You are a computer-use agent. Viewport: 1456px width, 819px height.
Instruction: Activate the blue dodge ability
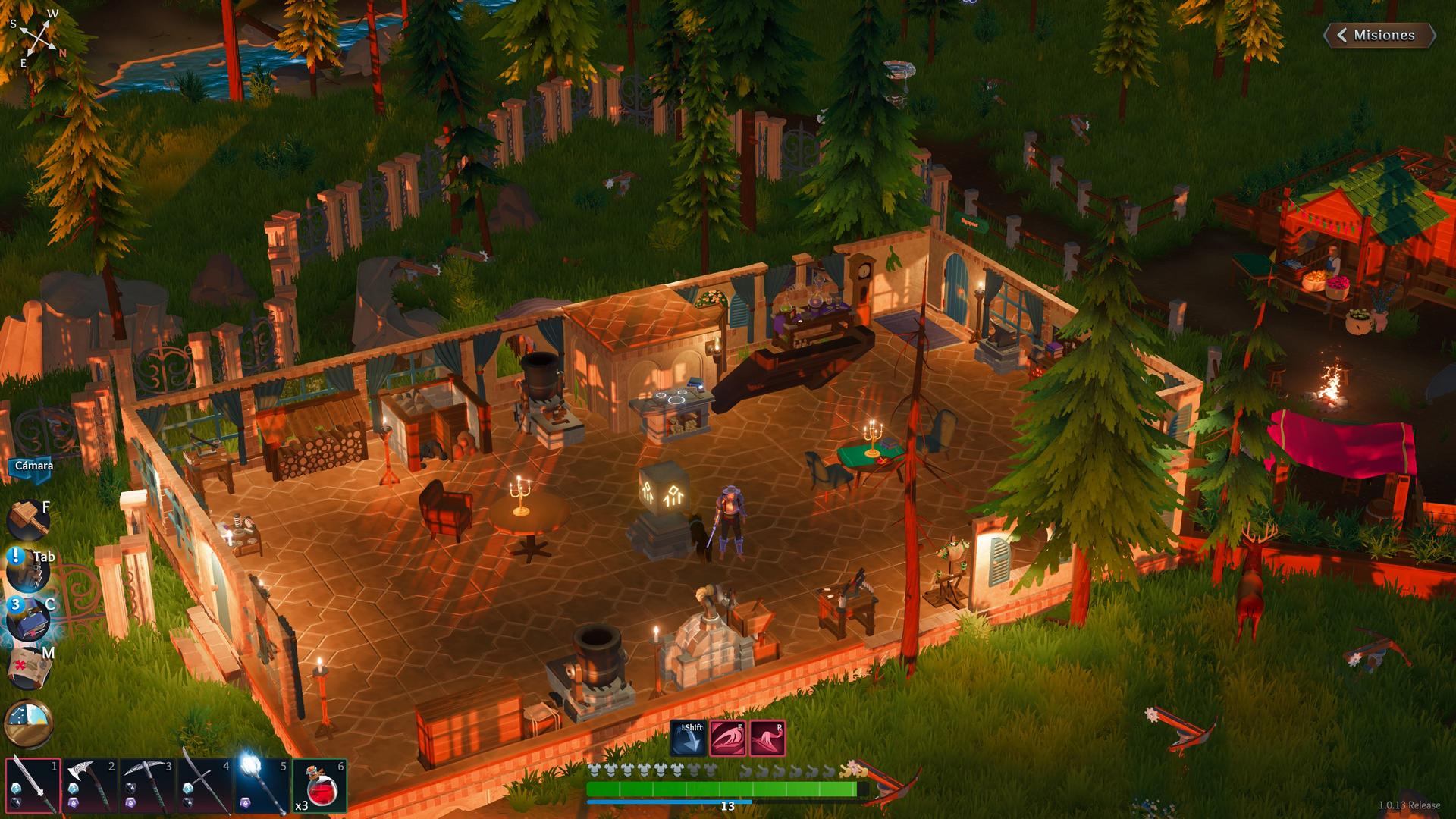[x=688, y=739]
